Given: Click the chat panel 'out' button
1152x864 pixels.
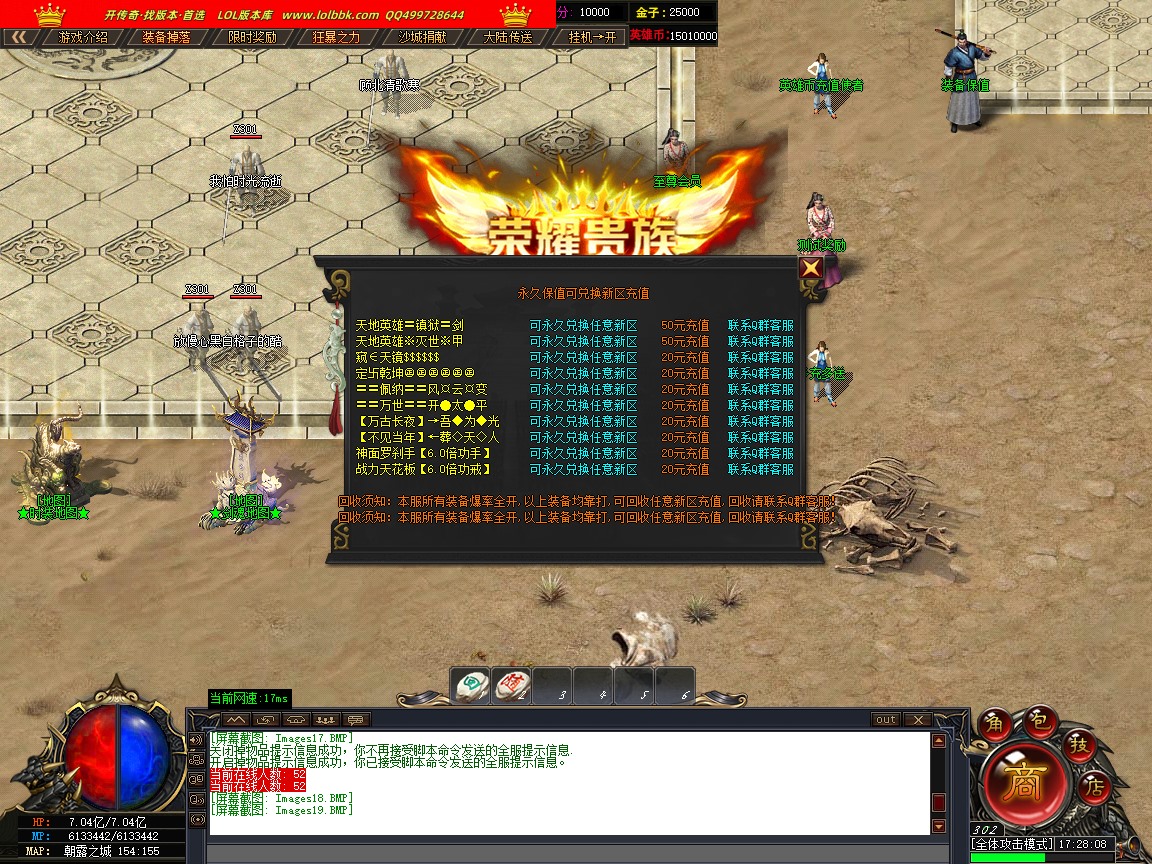Looking at the screenshot, I should pos(886,720).
